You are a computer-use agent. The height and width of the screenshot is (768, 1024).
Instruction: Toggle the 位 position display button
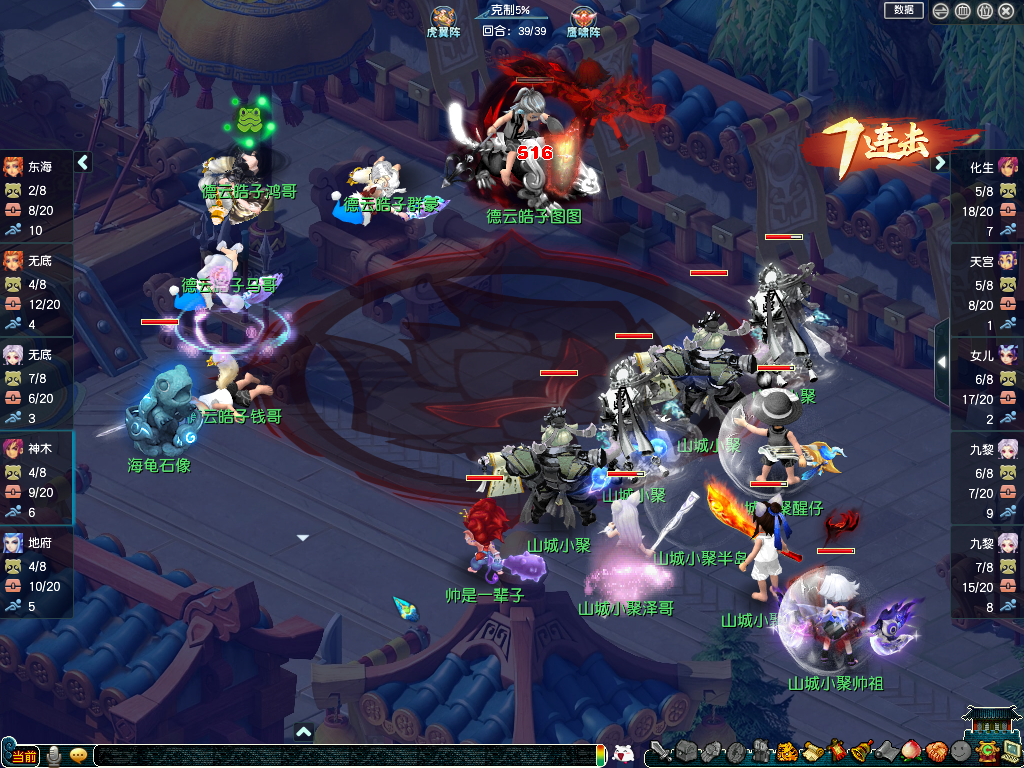click(984, 11)
